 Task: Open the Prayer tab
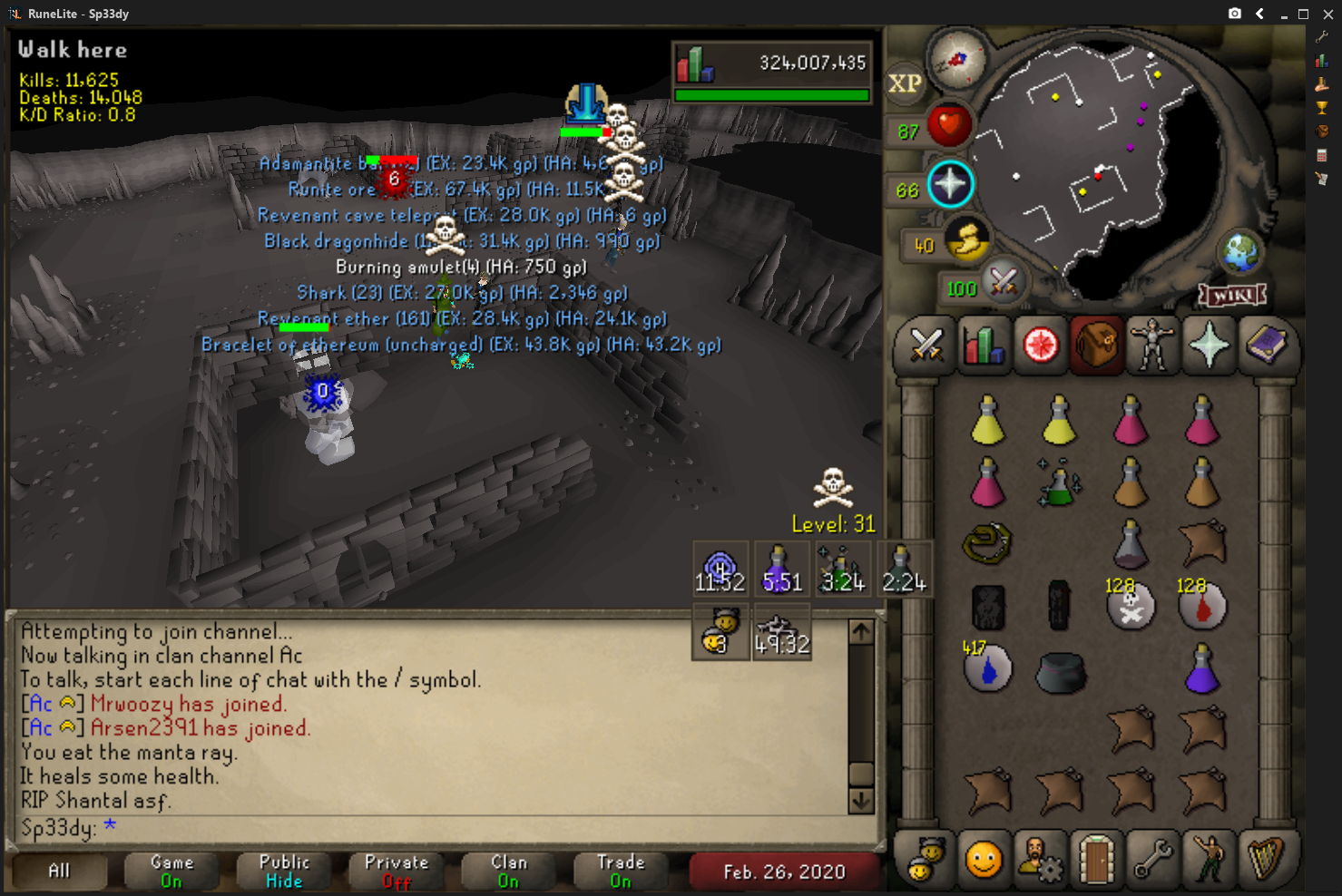pyautogui.click(x=1209, y=346)
